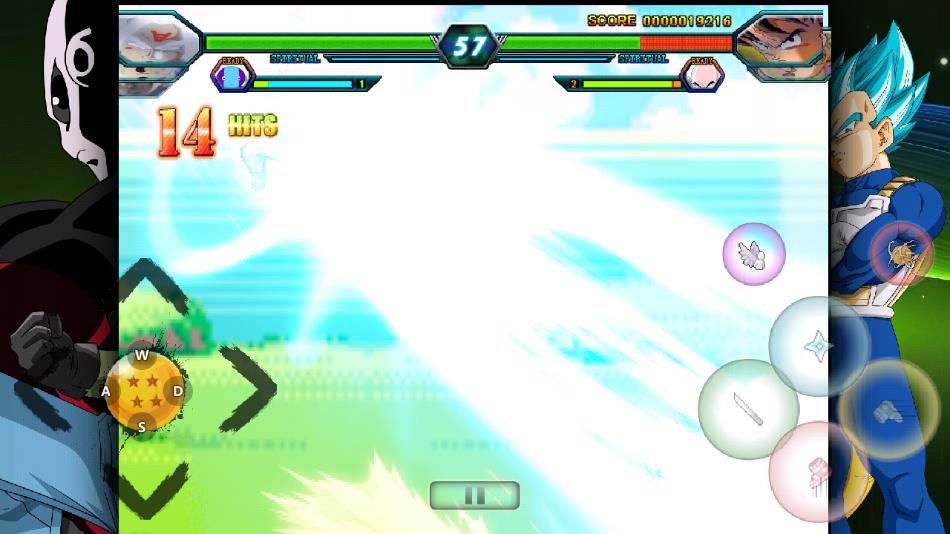Use the blue shuriken attack button
This screenshot has height=534, width=950.
(x=819, y=346)
